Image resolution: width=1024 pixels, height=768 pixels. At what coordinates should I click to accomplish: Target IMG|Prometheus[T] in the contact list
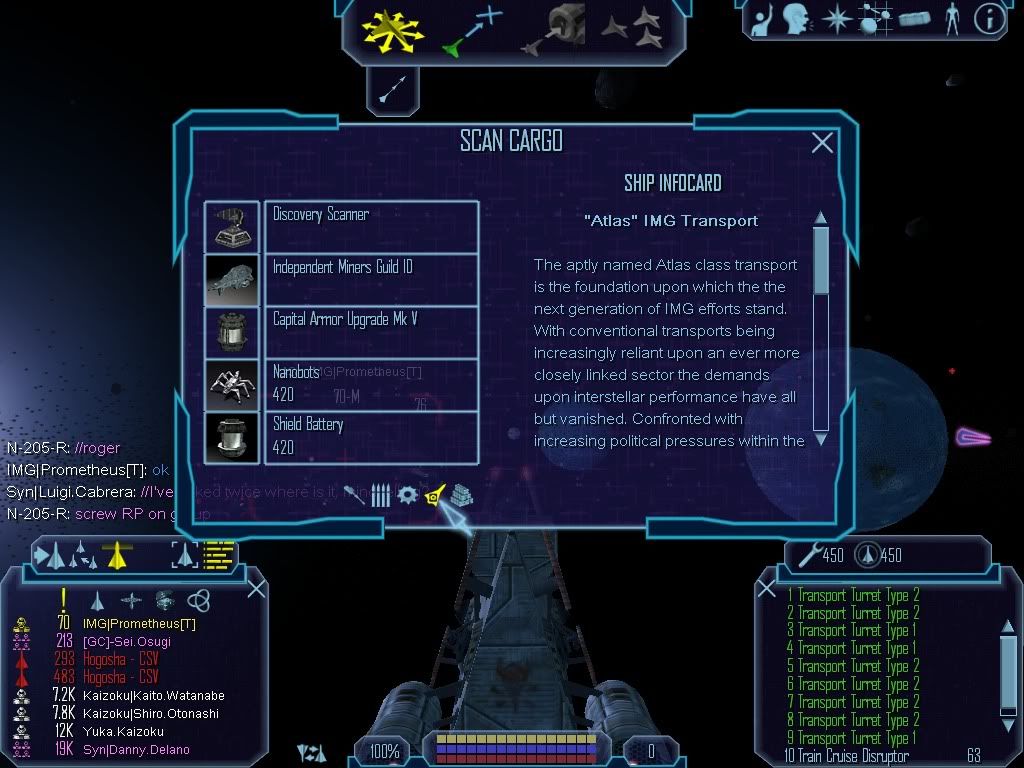click(139, 624)
